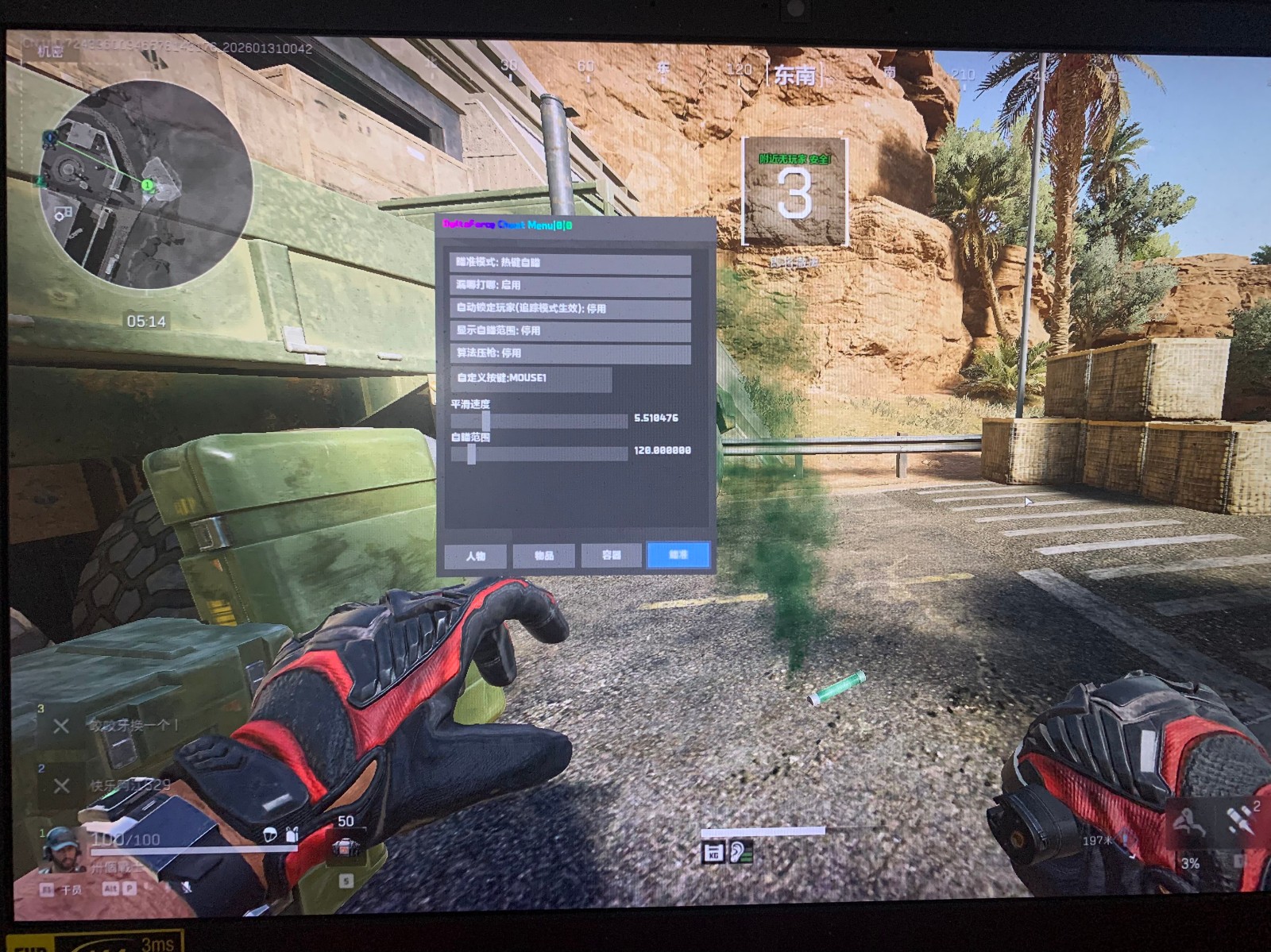The height and width of the screenshot is (952, 1271).
Task: Click your operator portrait
Action: coord(61,849)
